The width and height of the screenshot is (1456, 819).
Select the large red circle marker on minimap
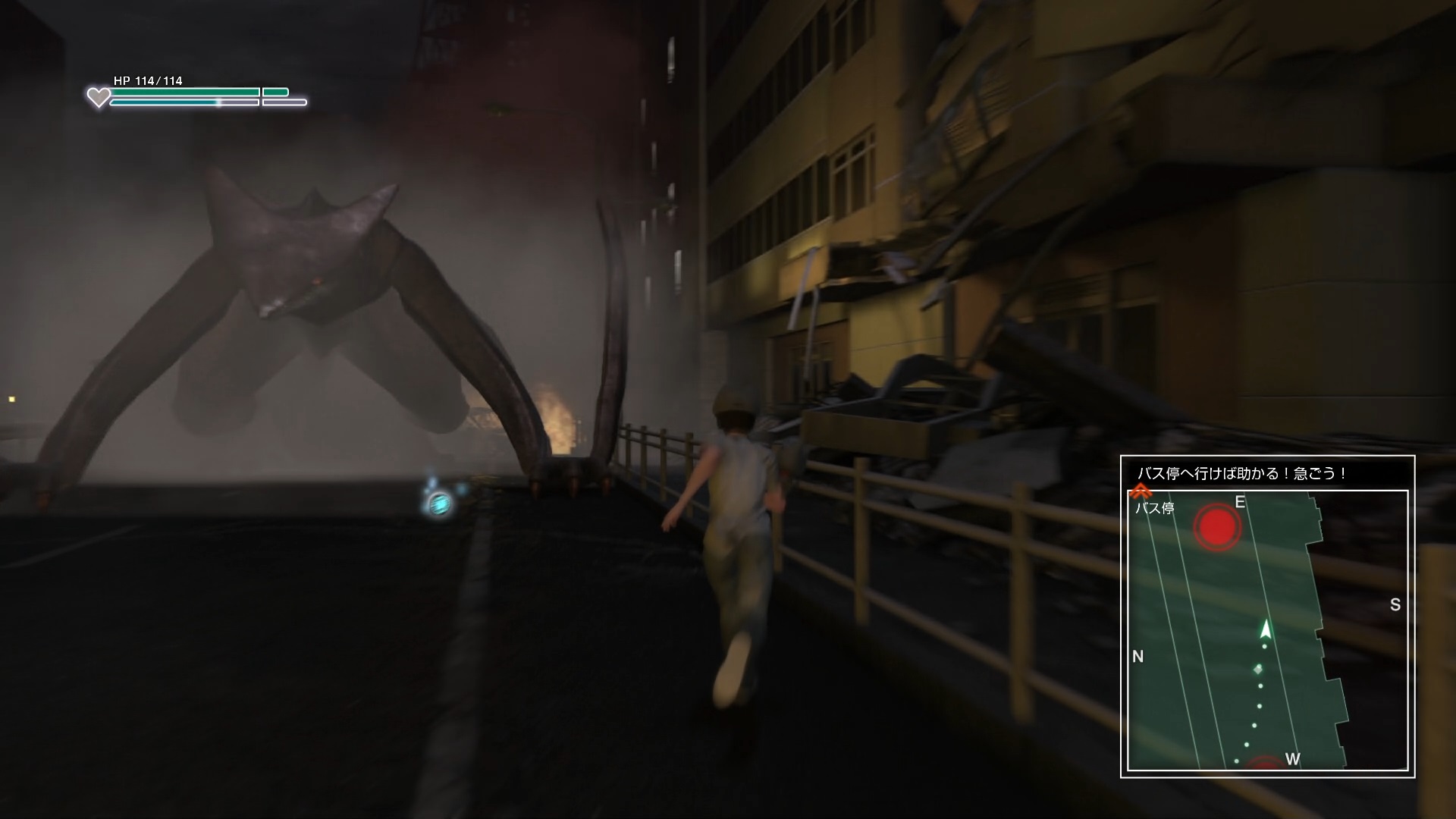[1217, 525]
